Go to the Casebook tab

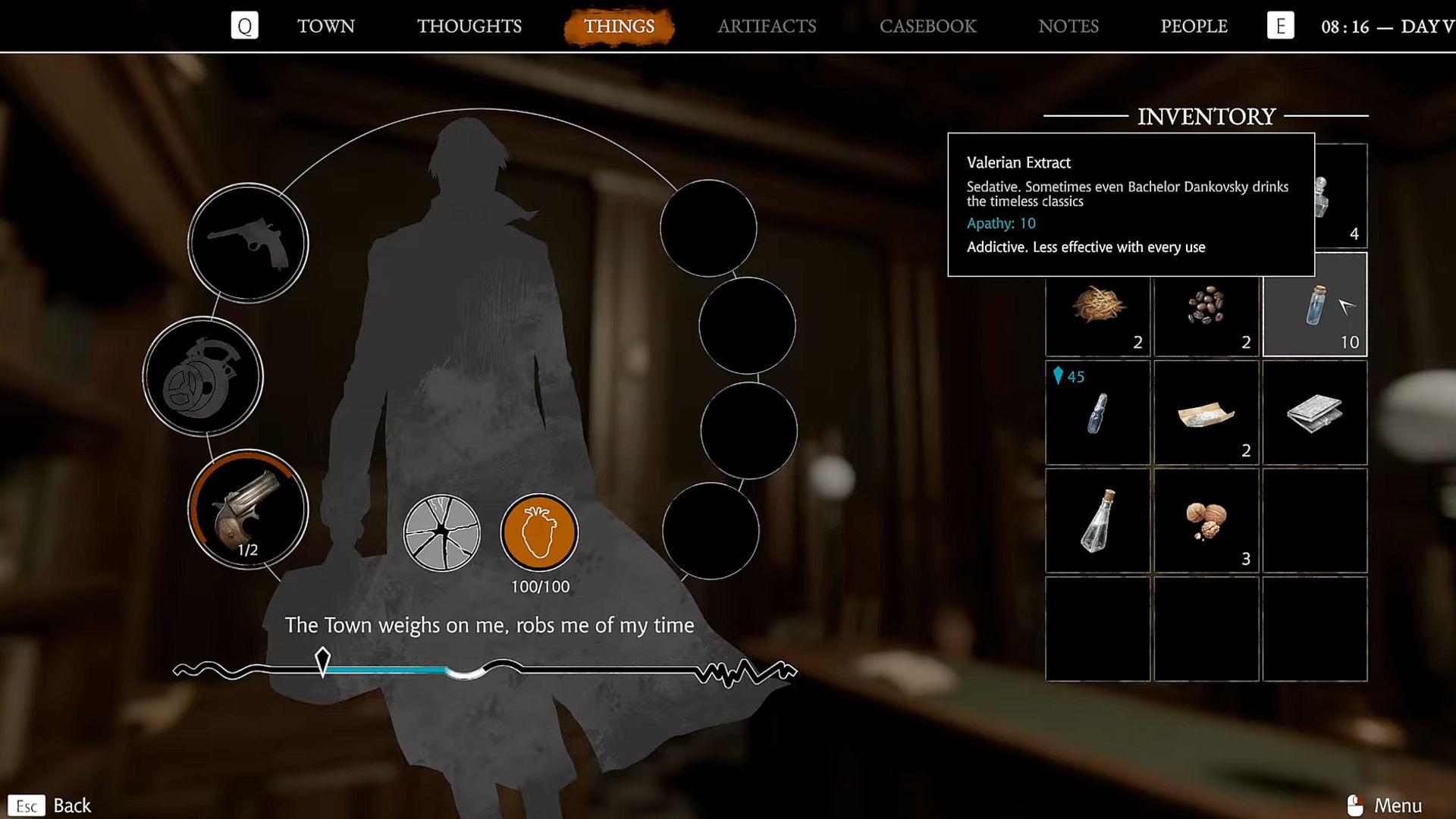[927, 27]
